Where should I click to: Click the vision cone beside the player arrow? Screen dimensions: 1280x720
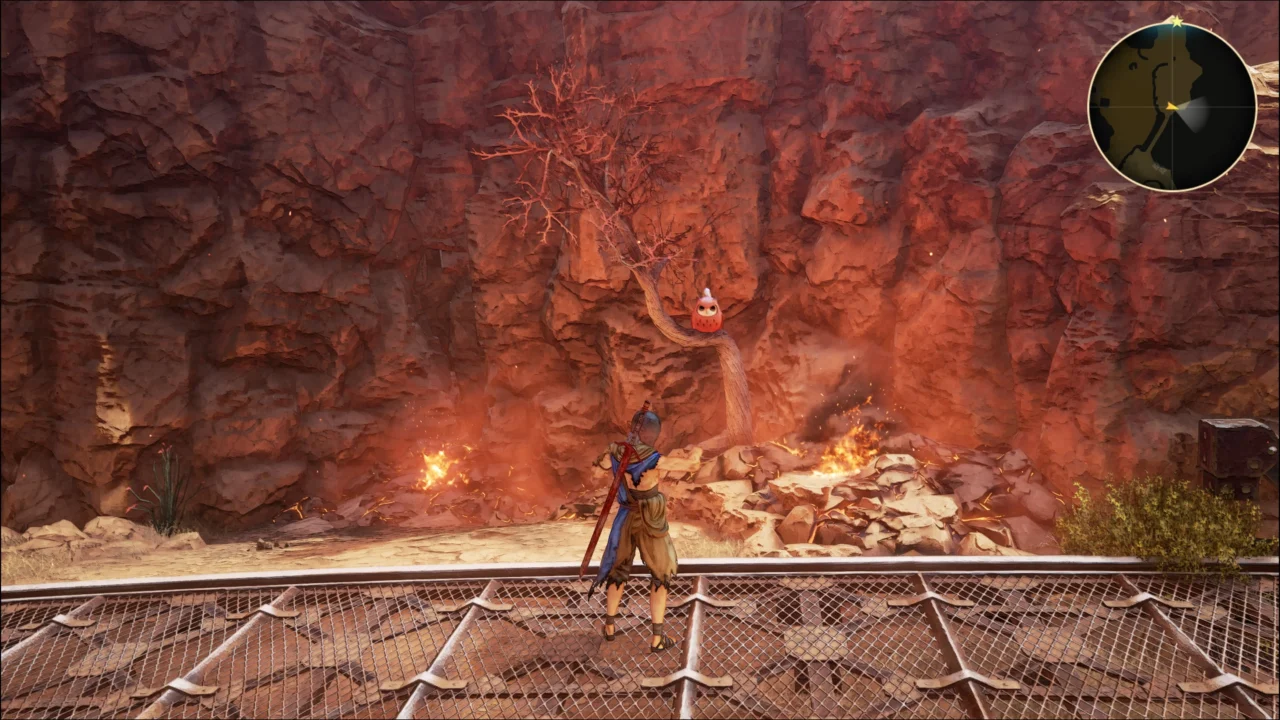coord(1197,112)
